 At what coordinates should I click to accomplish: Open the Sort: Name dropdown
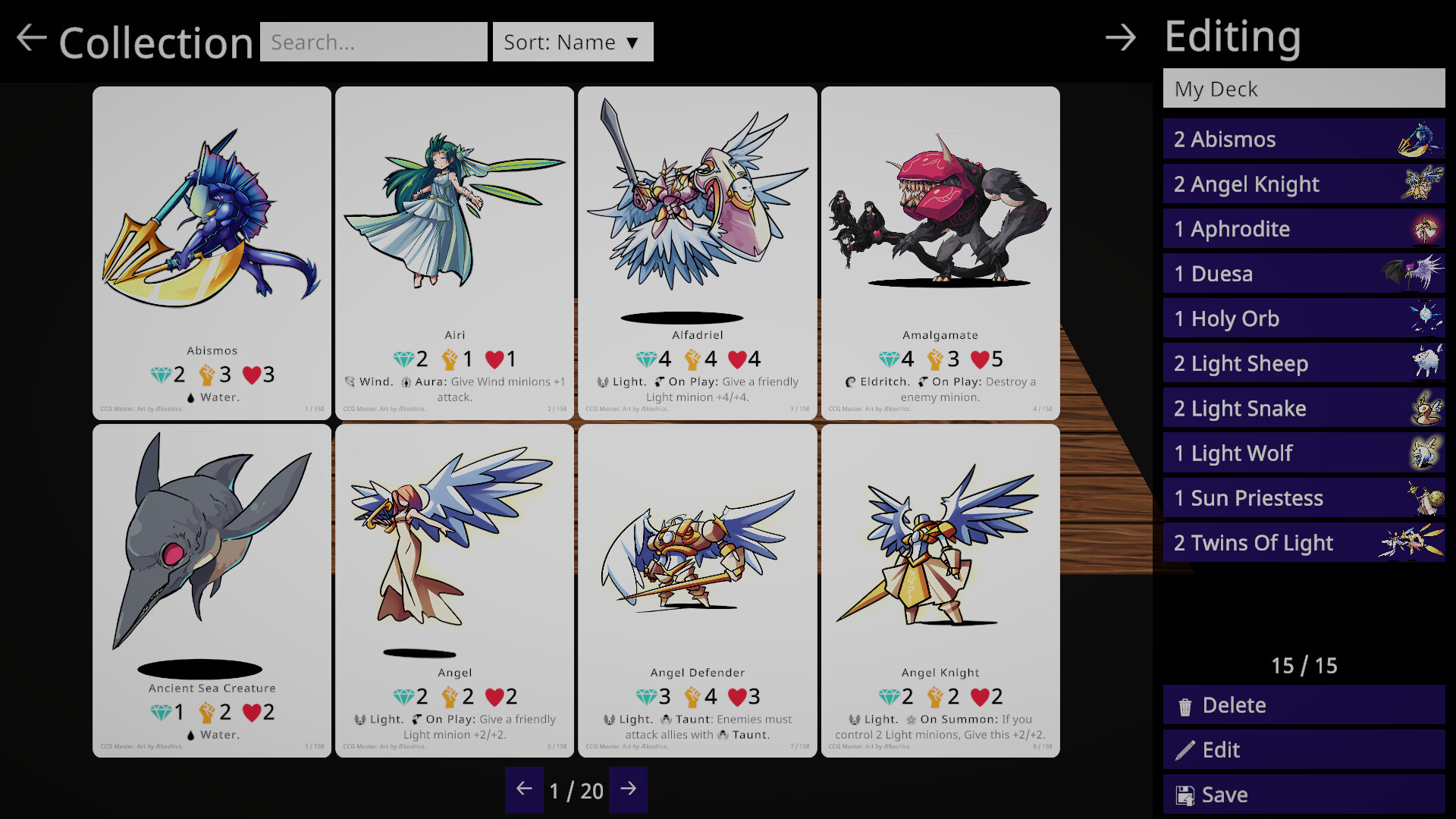point(573,42)
